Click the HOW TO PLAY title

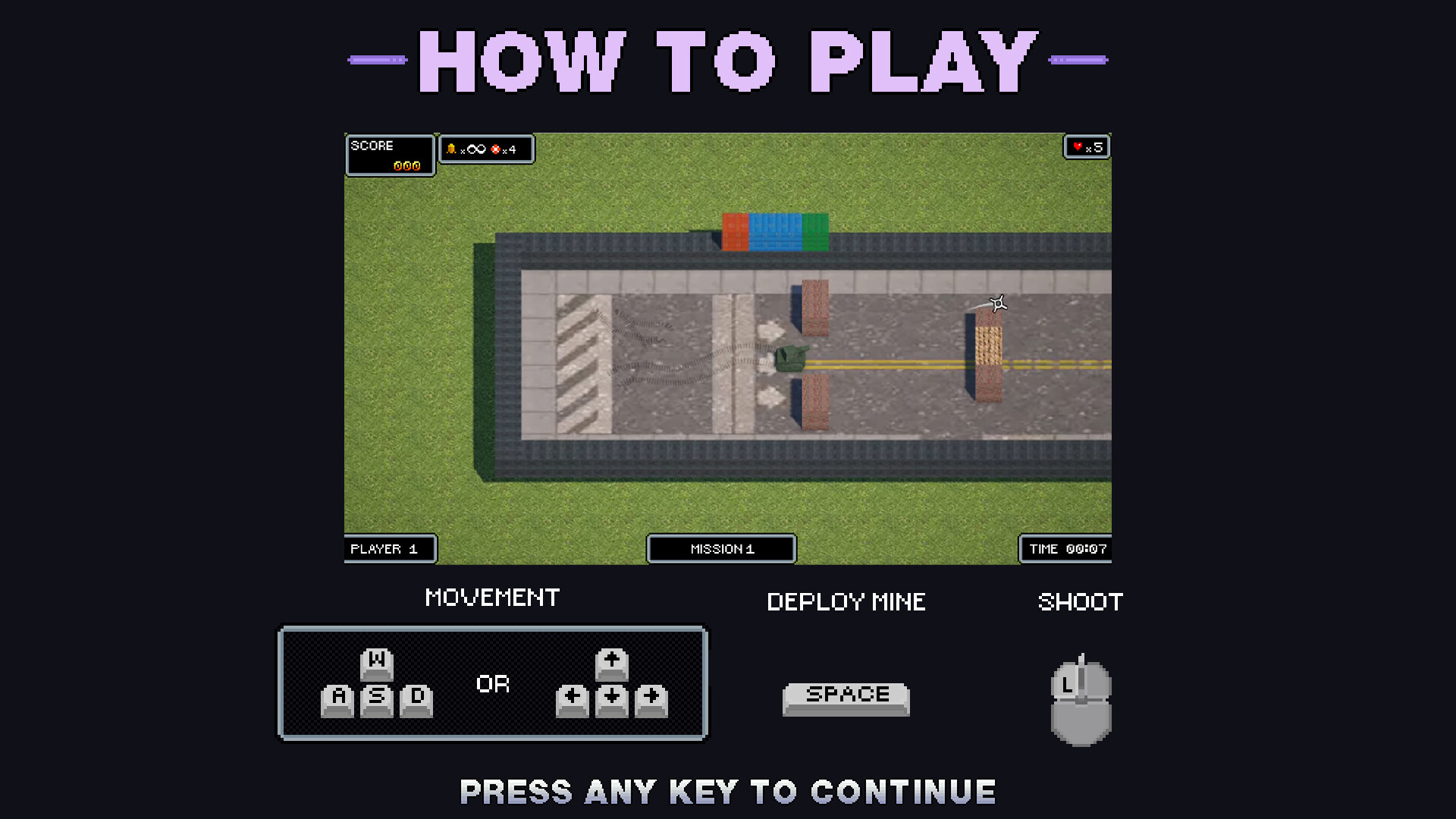[726, 62]
